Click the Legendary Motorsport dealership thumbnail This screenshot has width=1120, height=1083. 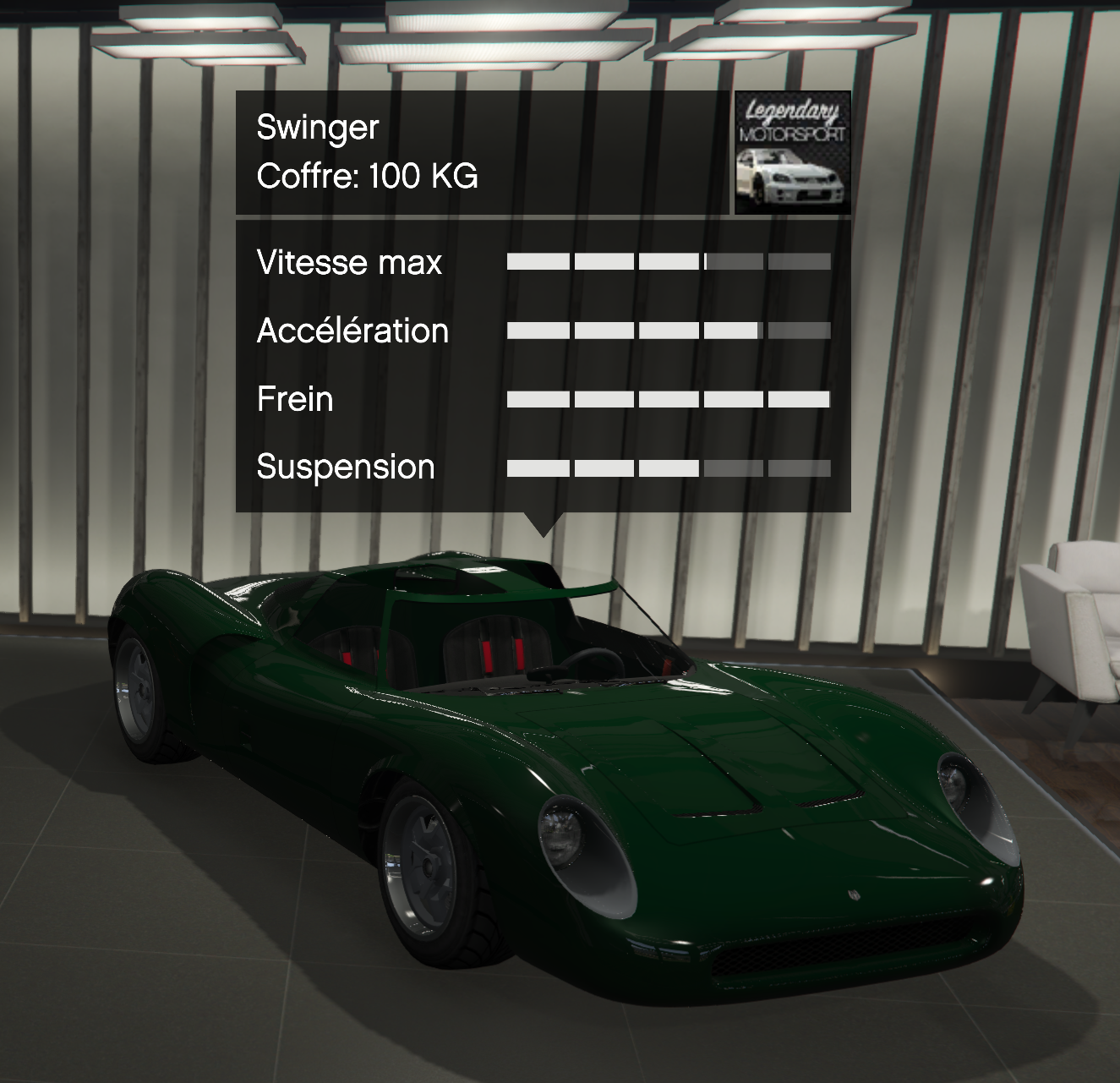(x=792, y=152)
